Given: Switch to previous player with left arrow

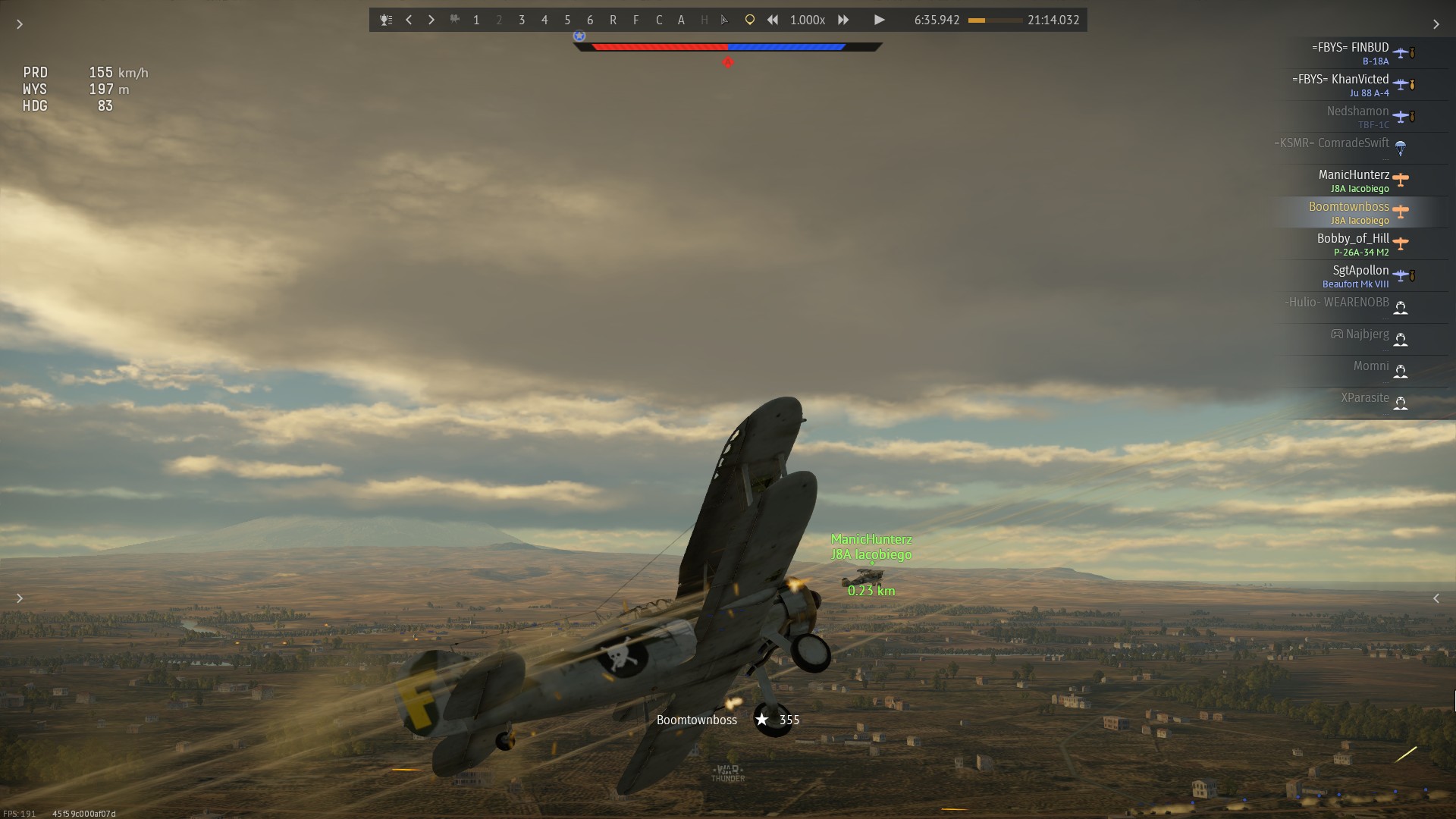Looking at the screenshot, I should [409, 20].
